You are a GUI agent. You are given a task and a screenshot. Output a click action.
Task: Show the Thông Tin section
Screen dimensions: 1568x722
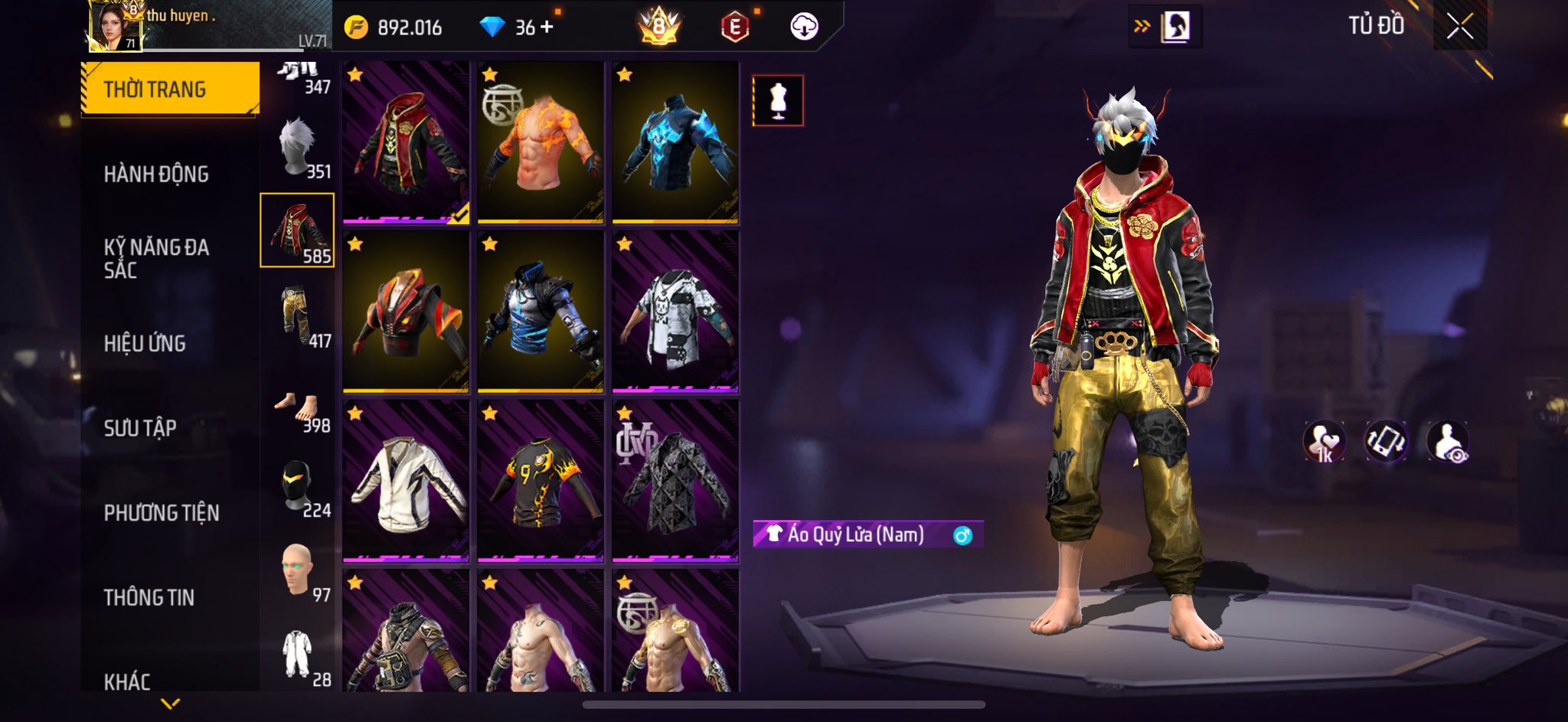[149, 597]
